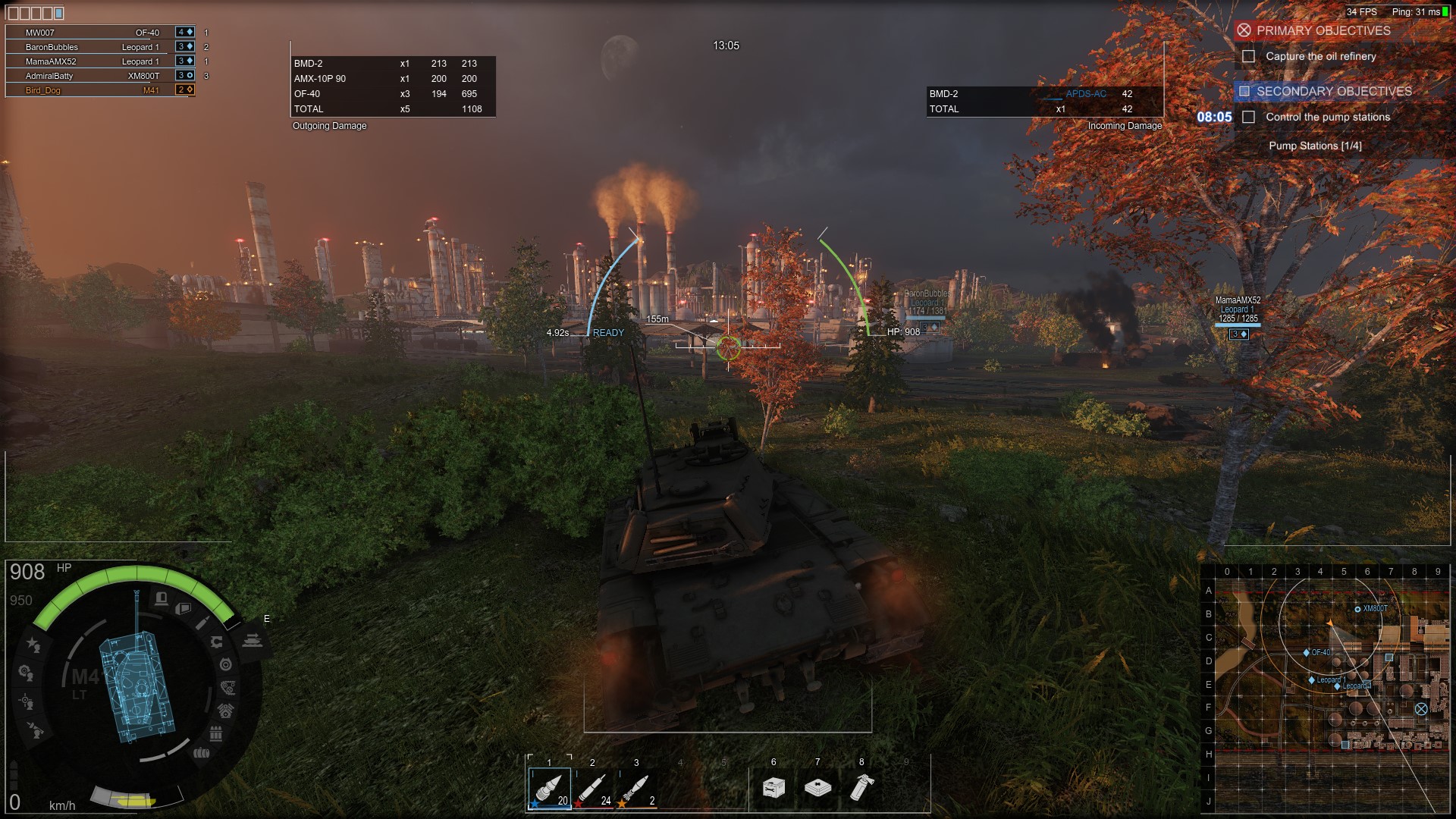Switch to the red-star shell with 24 rounds
Viewport: 1456px width, 819px height.
pyautogui.click(x=593, y=789)
